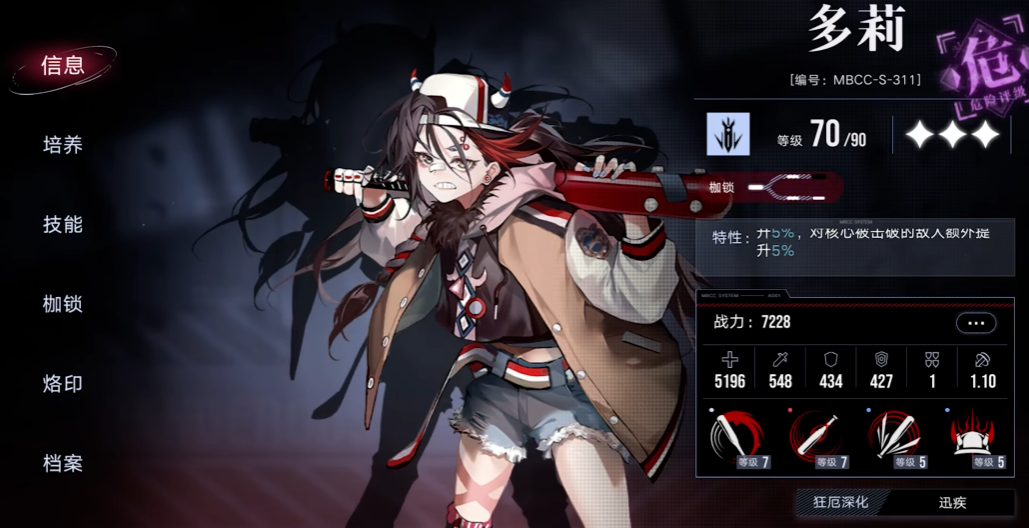Click the three-dot button beside 战力
The width and height of the screenshot is (1029, 528).
tap(976, 323)
